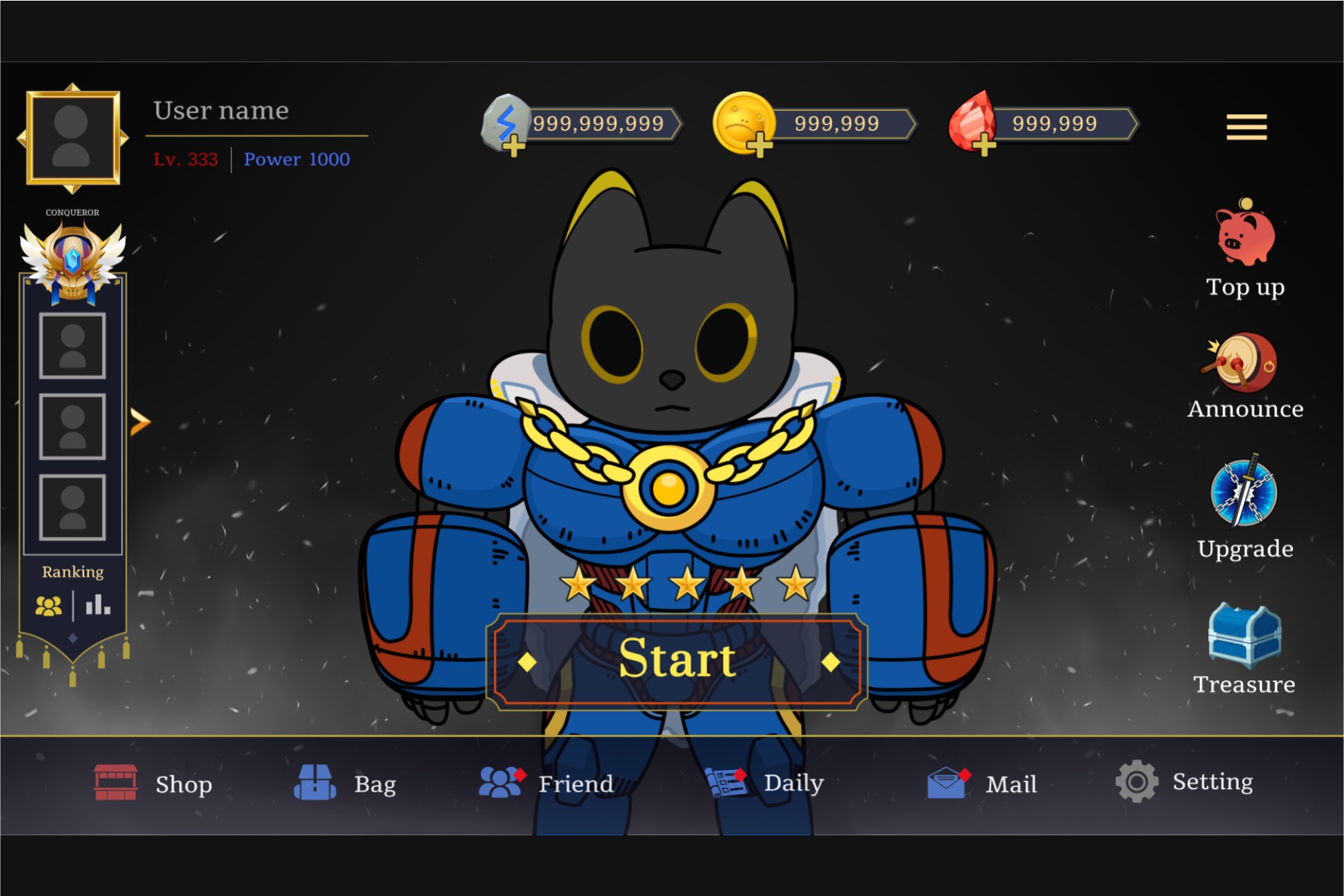Image resolution: width=1344 pixels, height=896 pixels.
Task: Switch to the stats chart view under Ranking
Action: coord(96,605)
